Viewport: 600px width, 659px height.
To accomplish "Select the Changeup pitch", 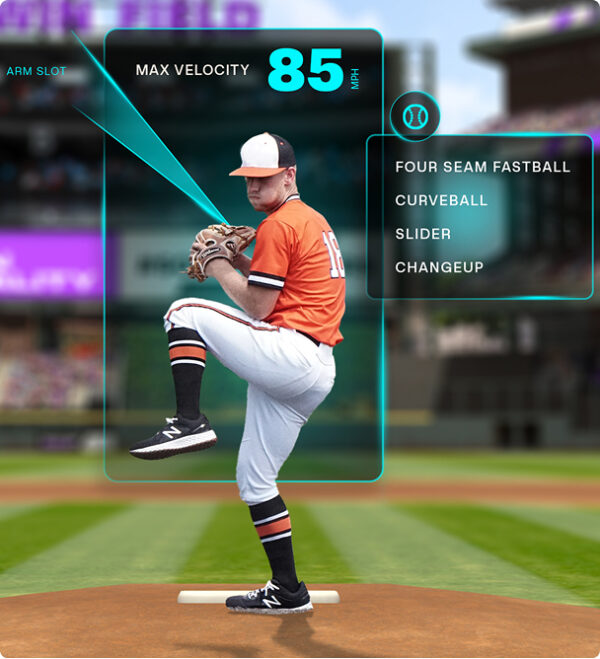I will point(439,267).
